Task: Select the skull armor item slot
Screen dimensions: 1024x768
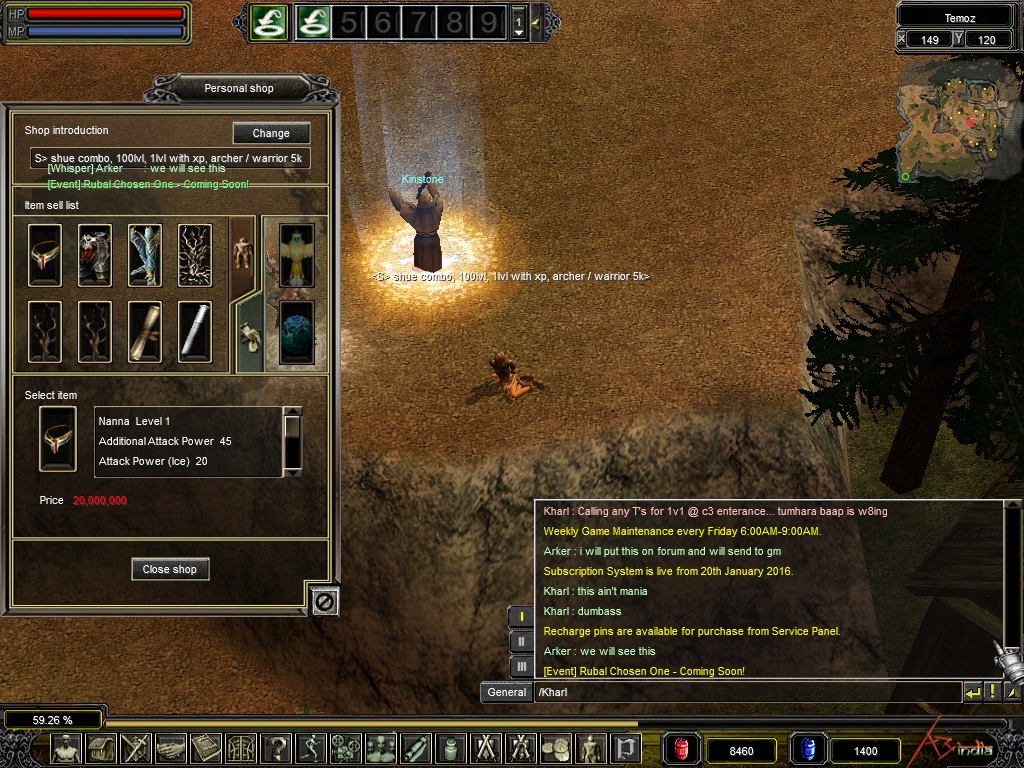Action: (x=95, y=255)
